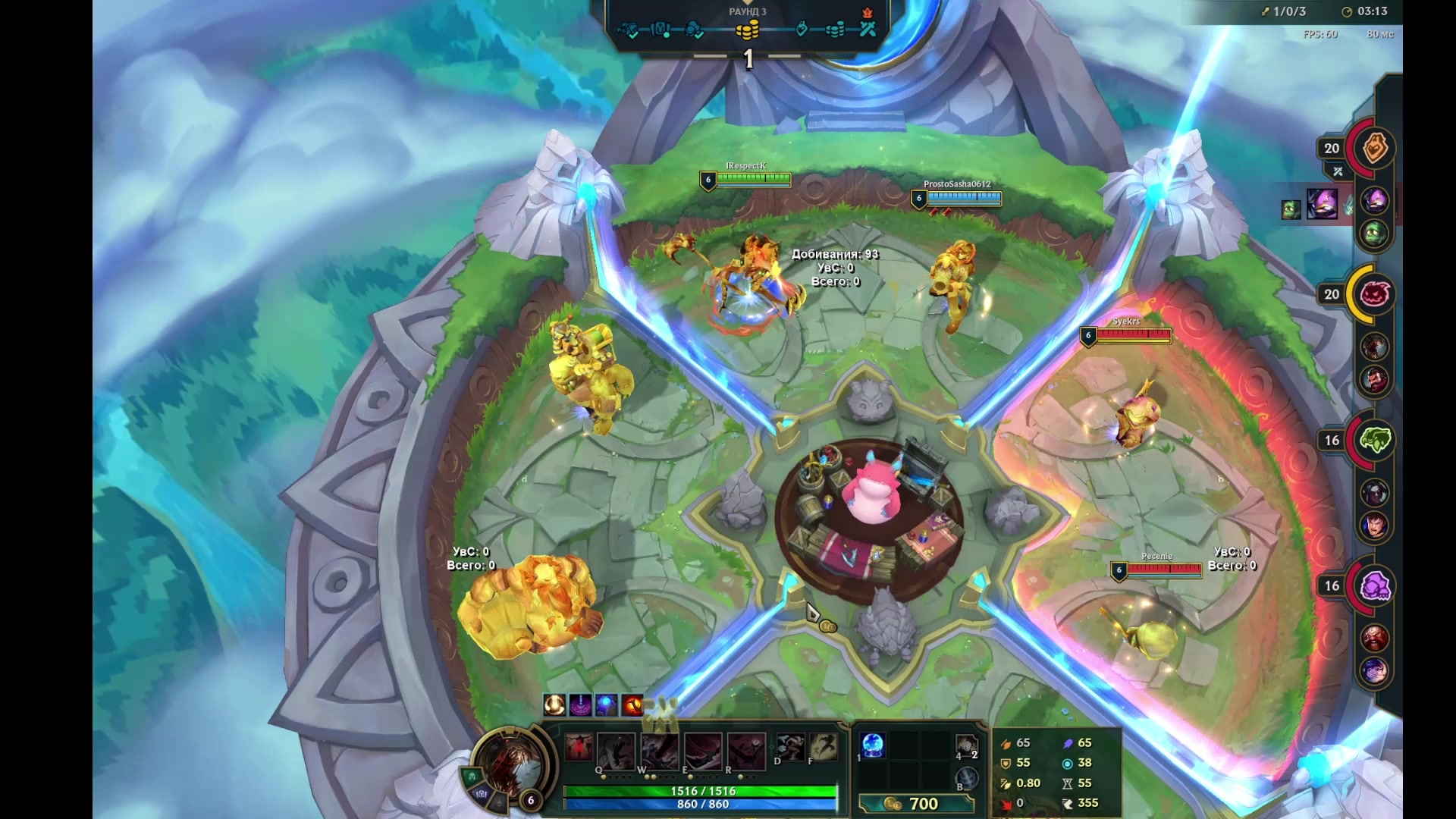Click the green serpent team emblem on the scoreboard
Viewport: 1456px width, 819px height.
point(1376,440)
